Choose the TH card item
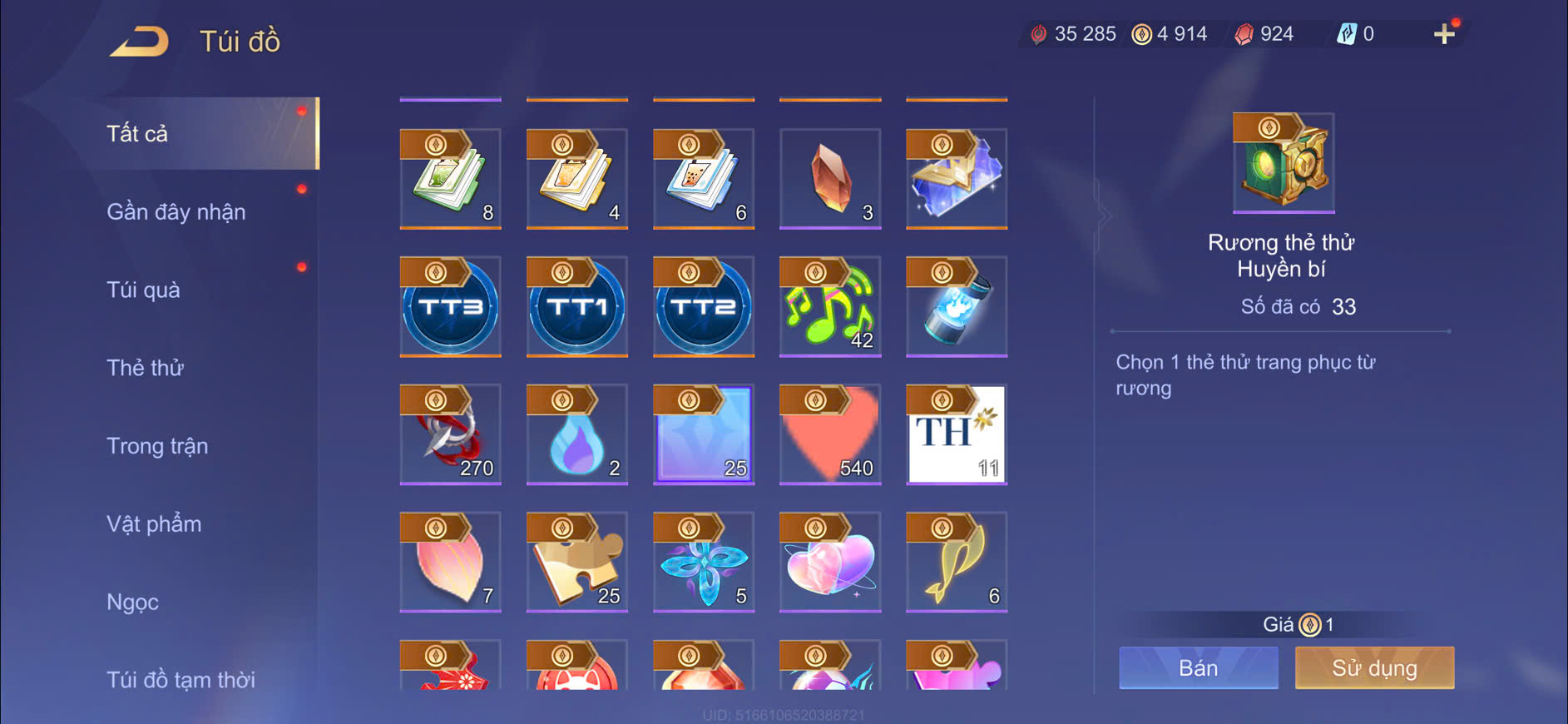Image resolution: width=1568 pixels, height=724 pixels. coord(957,434)
